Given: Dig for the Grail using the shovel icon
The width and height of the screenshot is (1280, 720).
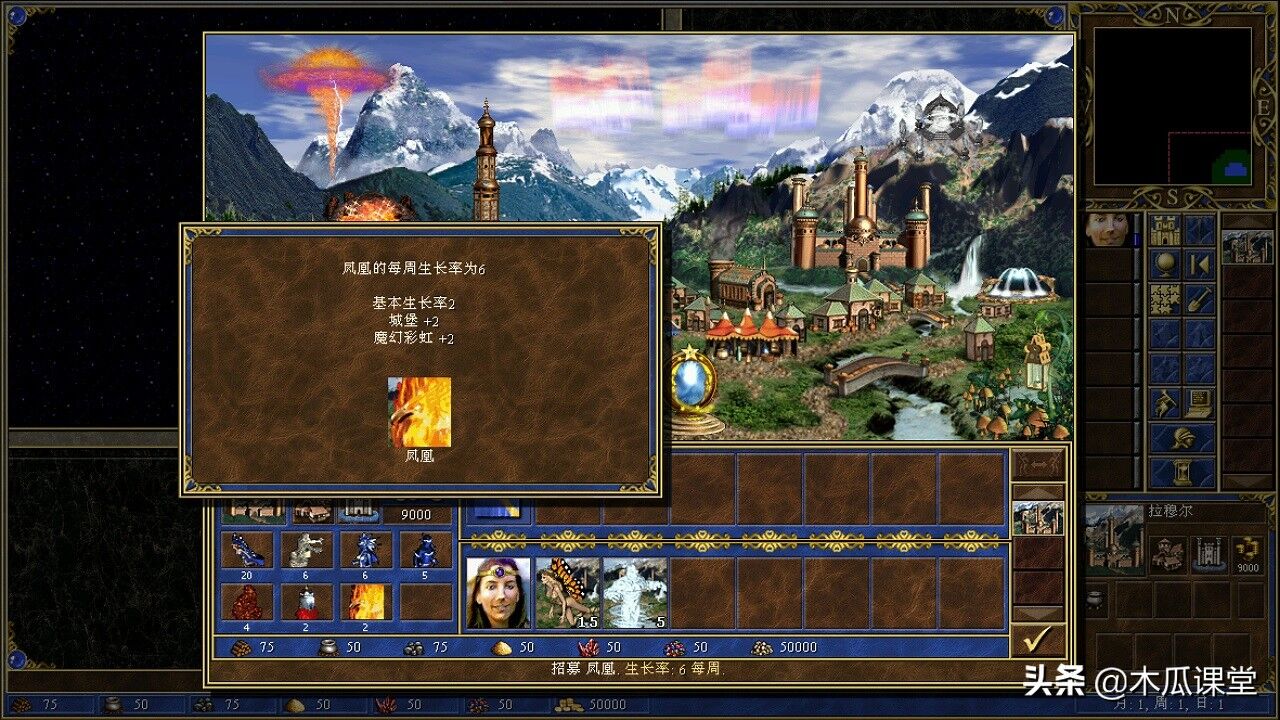Looking at the screenshot, I should click(1199, 300).
